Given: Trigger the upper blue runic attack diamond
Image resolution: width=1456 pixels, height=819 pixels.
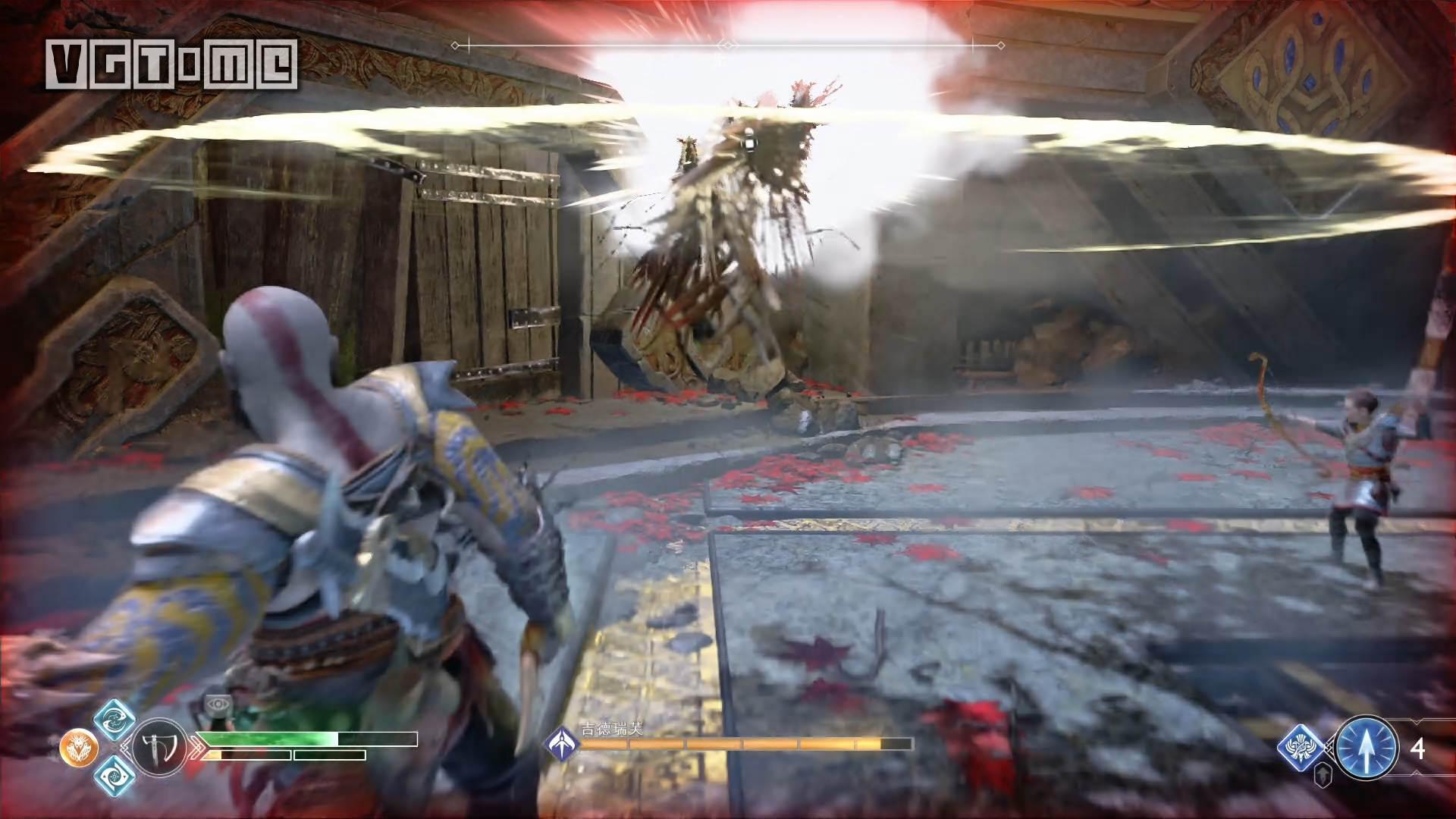Looking at the screenshot, I should pos(115,719).
